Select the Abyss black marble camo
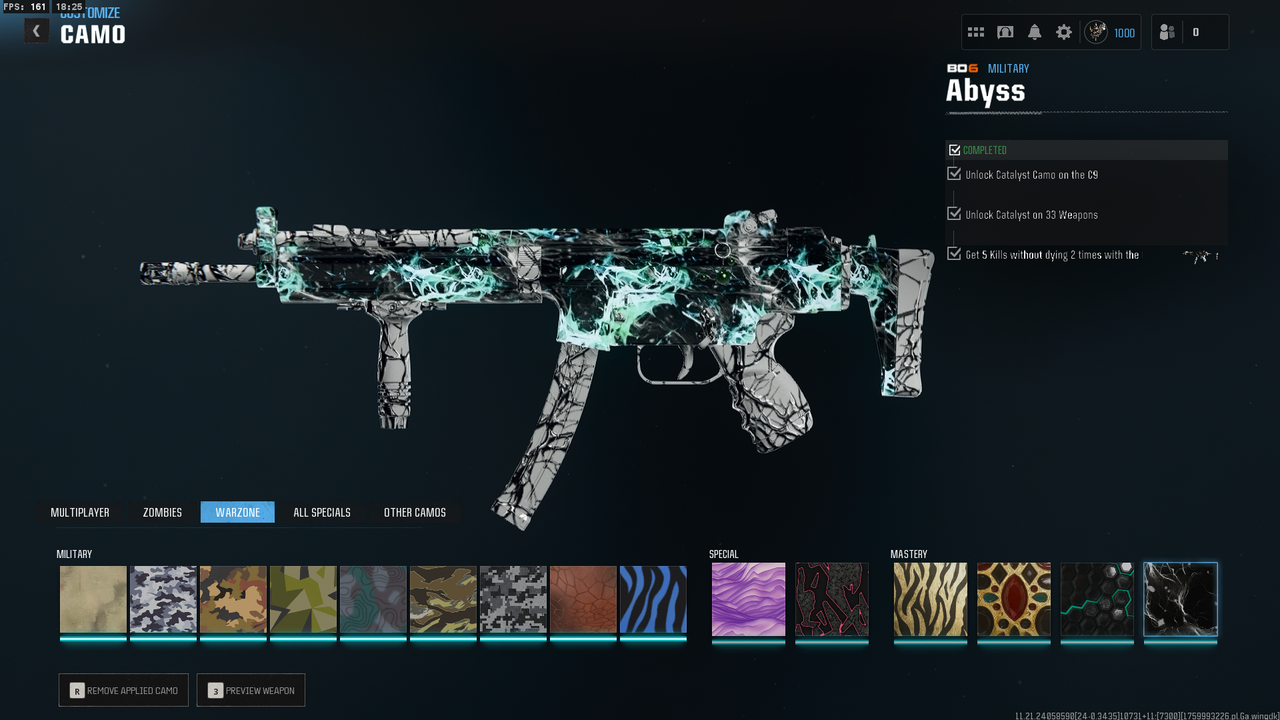 pyautogui.click(x=1180, y=599)
